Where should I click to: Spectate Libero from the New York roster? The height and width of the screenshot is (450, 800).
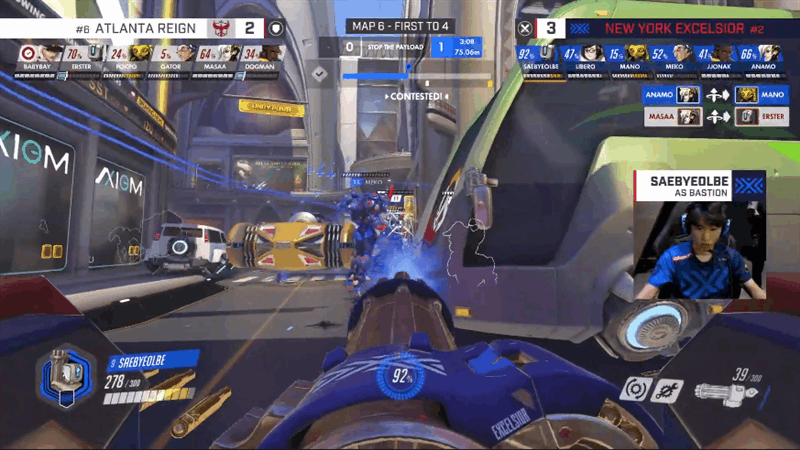tap(586, 57)
